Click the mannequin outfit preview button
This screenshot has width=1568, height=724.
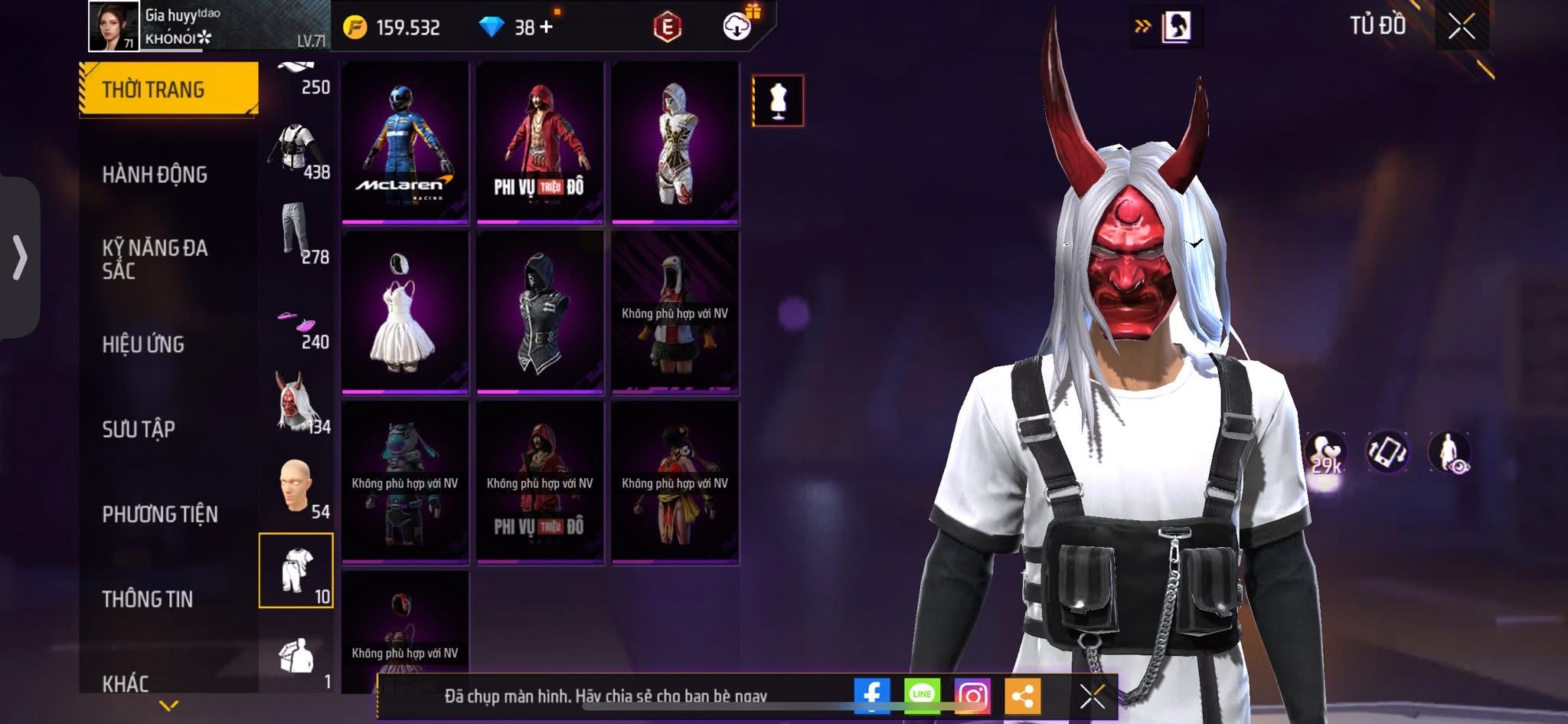[778, 100]
